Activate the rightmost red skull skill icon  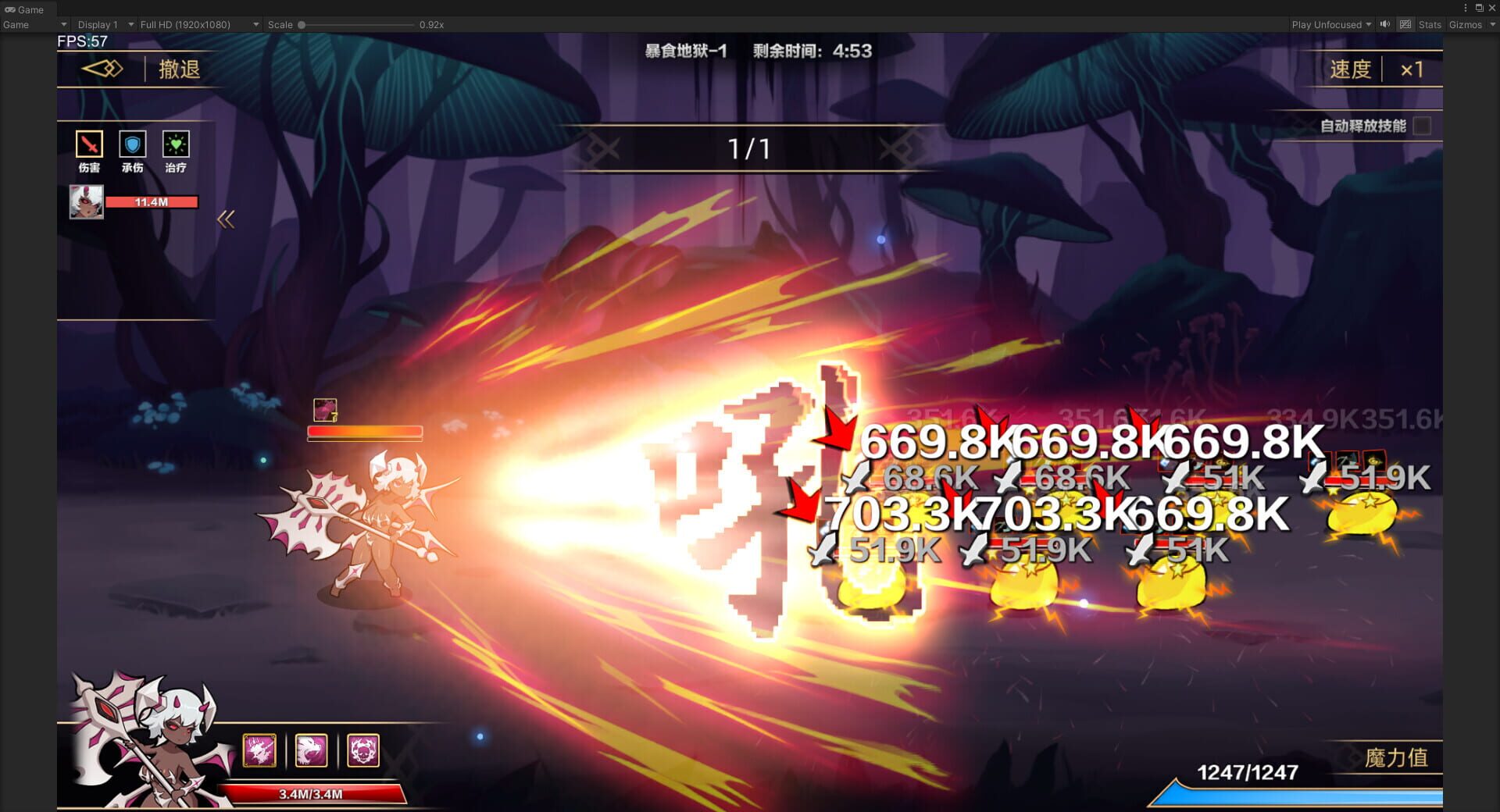coord(363,750)
